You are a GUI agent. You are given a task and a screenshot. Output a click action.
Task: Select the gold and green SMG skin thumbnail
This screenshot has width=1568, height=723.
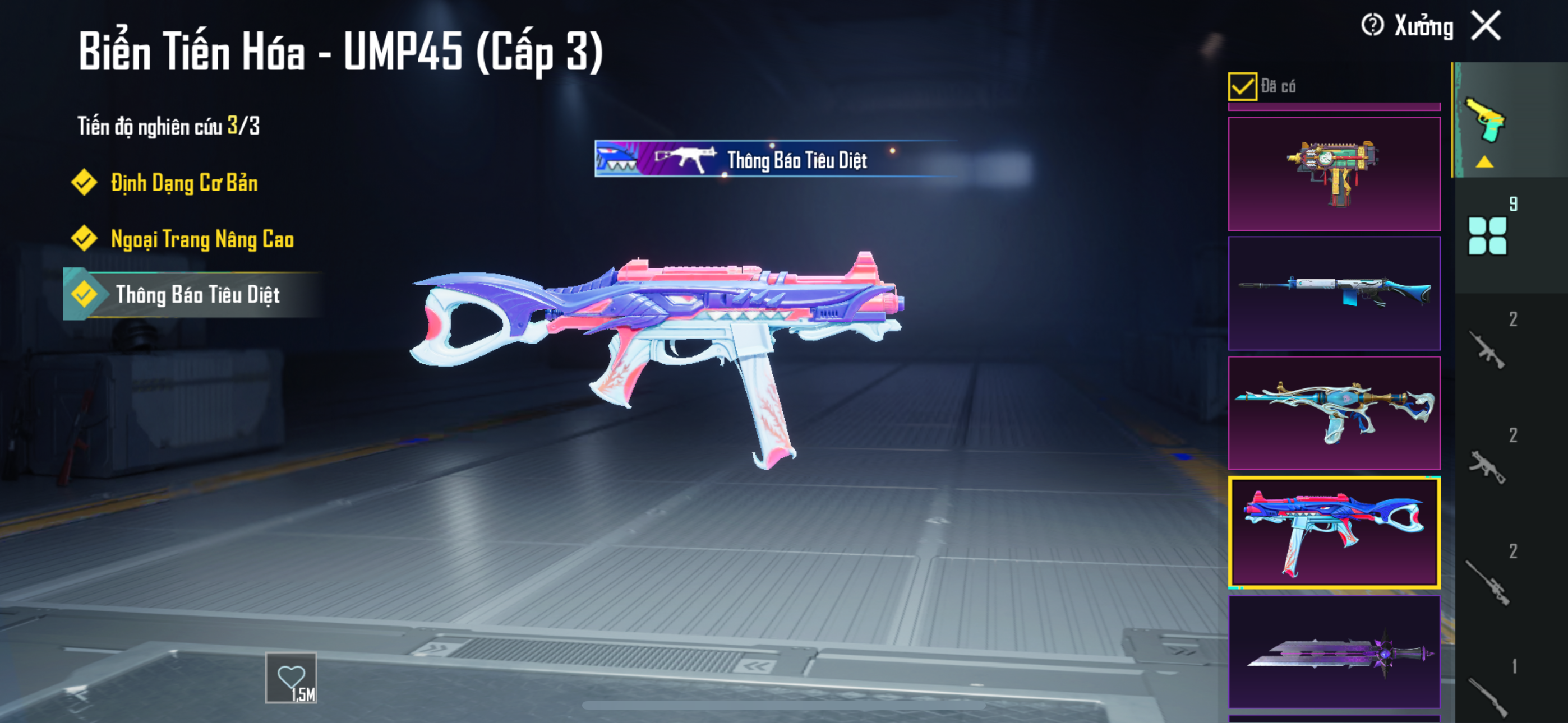[x=1334, y=173]
